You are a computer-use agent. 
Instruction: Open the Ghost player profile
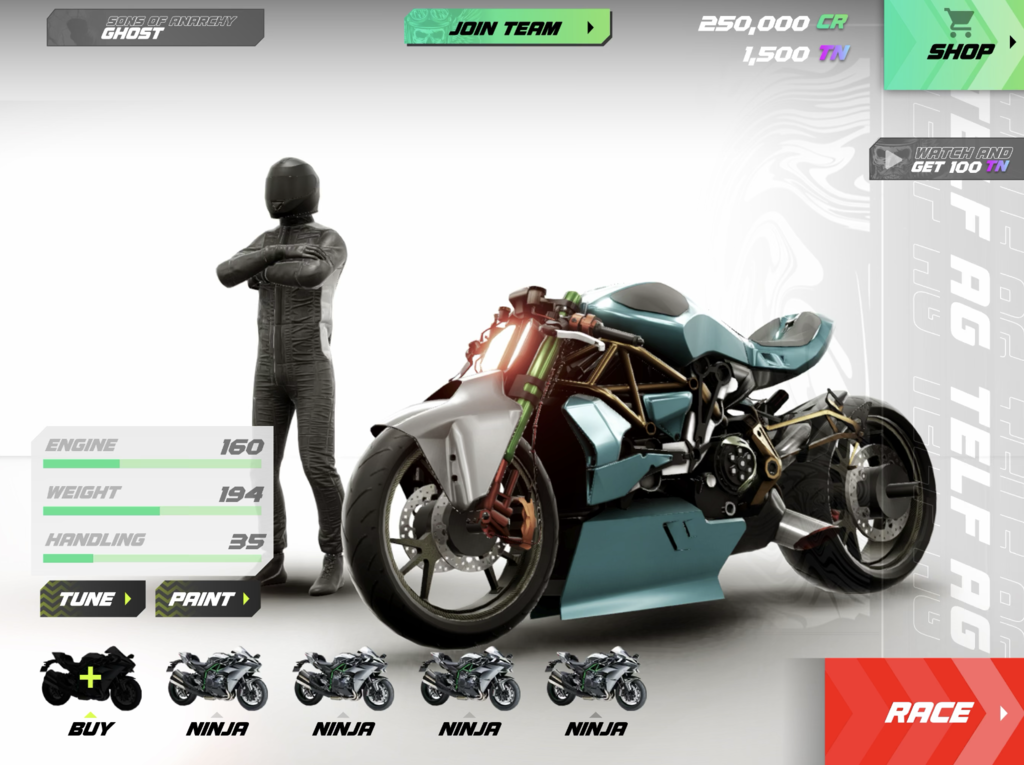pos(155,28)
